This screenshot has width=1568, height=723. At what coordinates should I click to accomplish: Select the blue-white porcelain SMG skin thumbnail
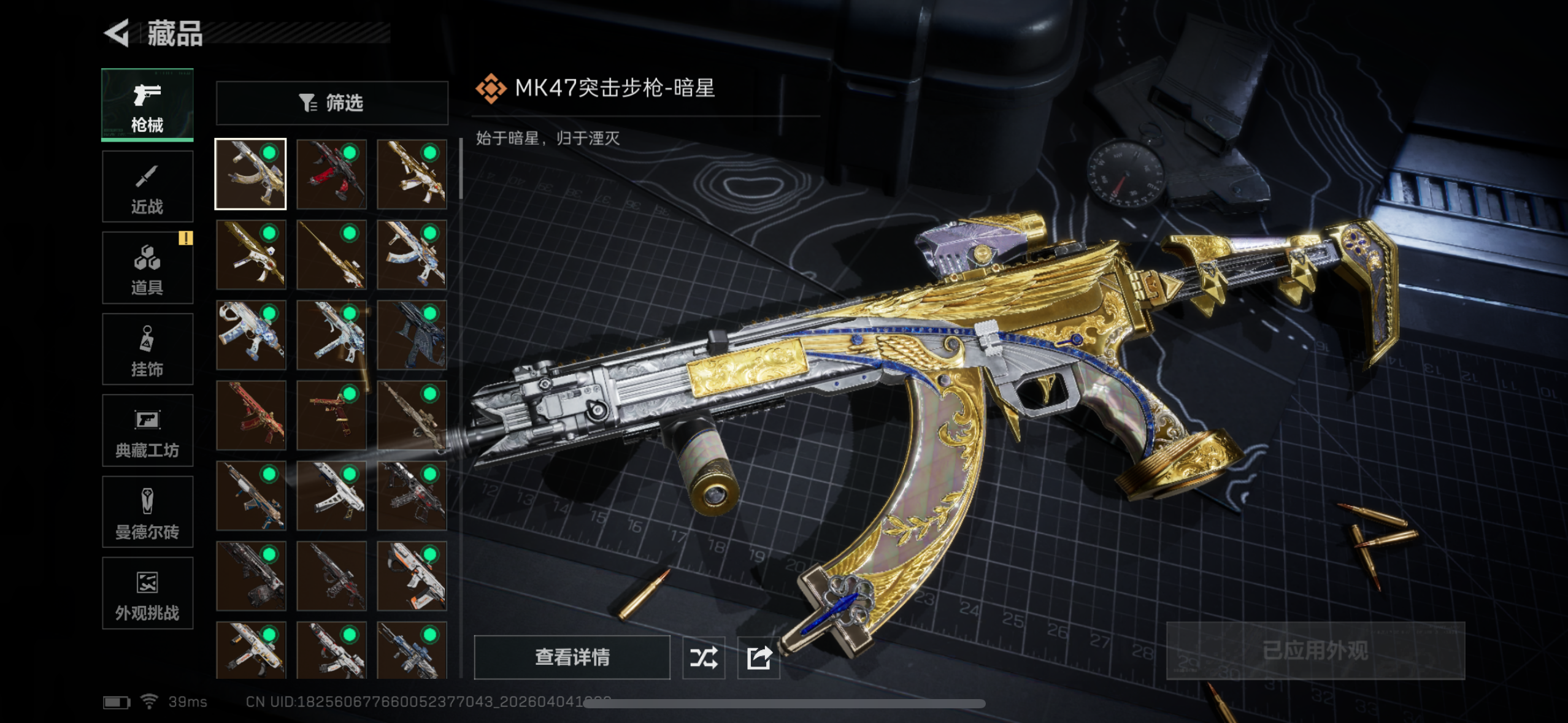(x=250, y=335)
